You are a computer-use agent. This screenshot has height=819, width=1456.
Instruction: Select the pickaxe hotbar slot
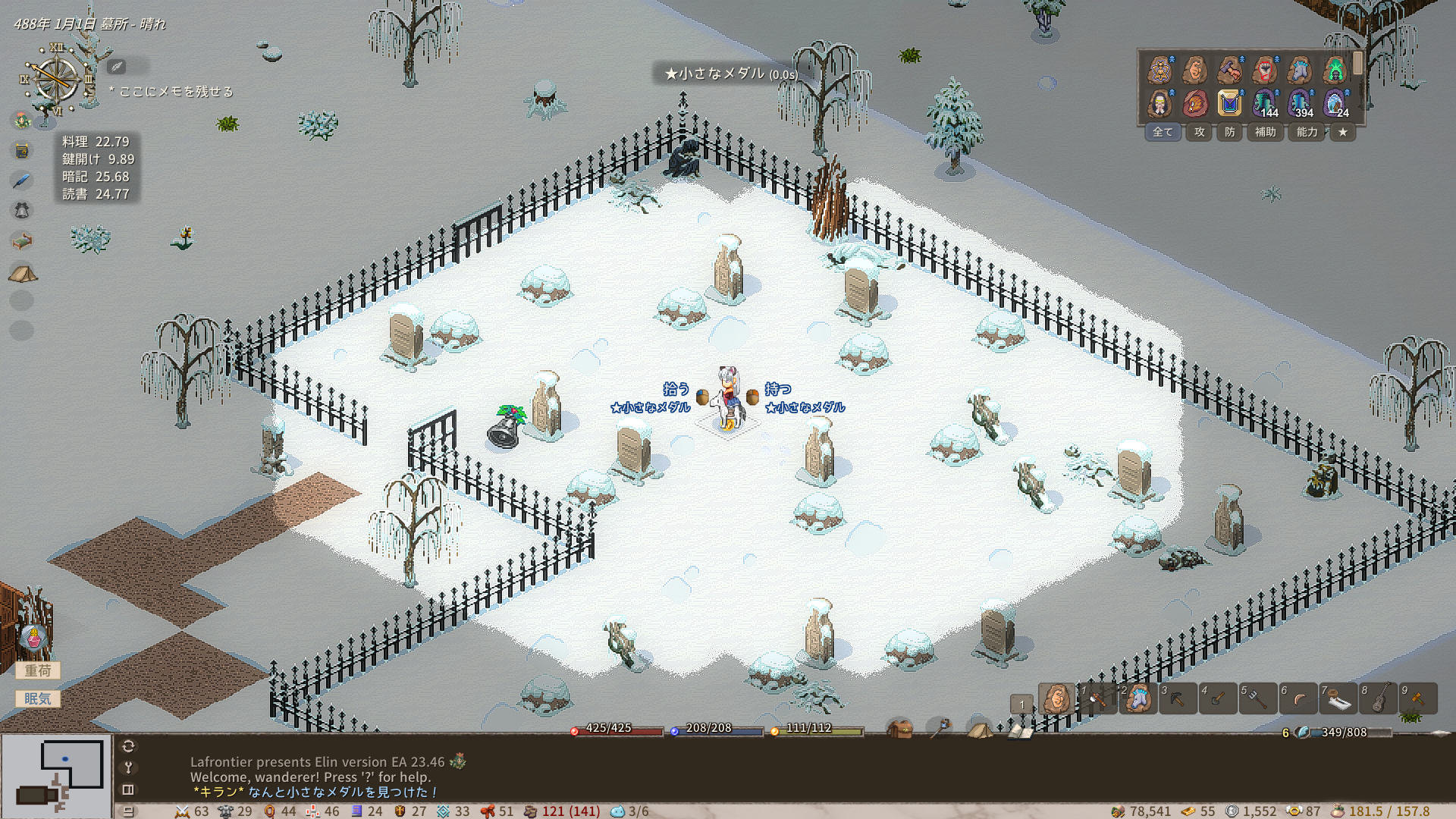click(1178, 699)
